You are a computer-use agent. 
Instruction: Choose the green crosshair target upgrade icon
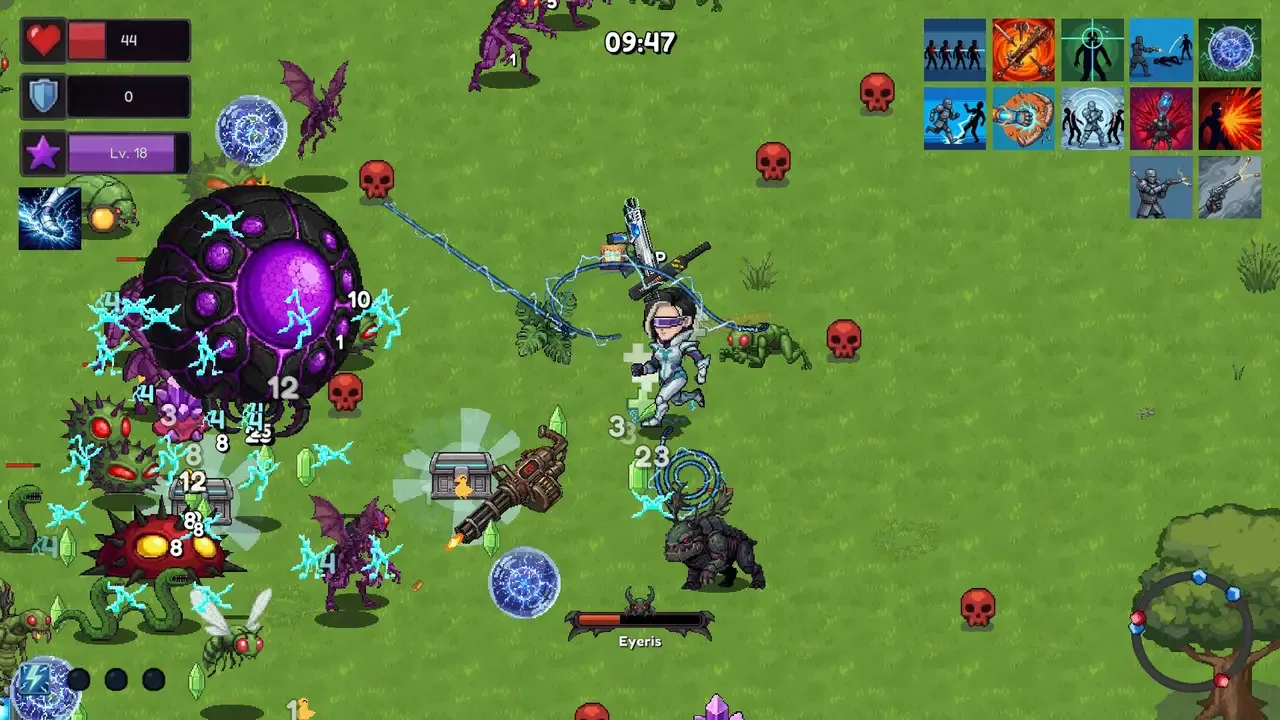coord(1092,50)
